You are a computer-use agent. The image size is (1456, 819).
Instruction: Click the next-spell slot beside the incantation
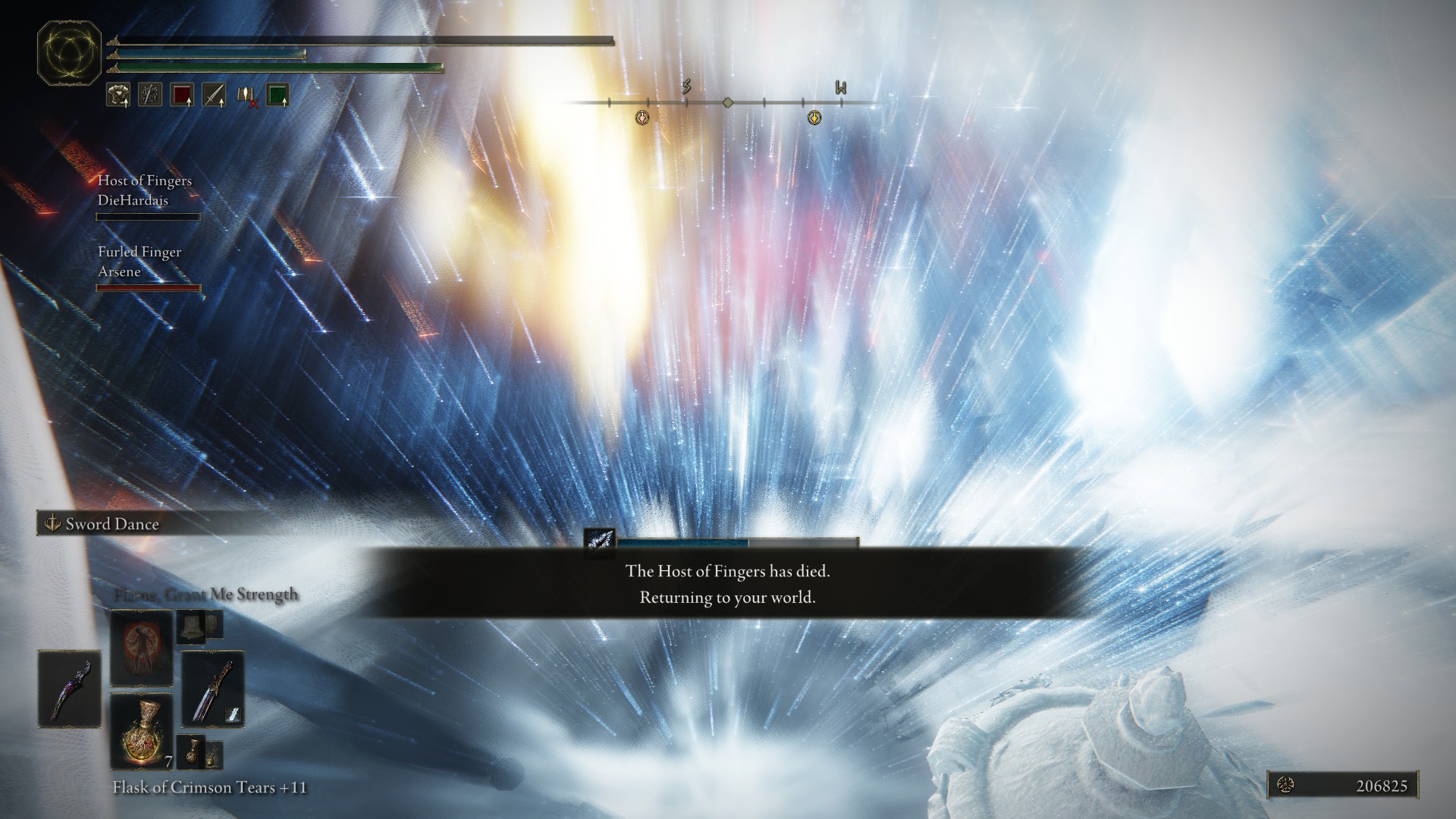(199, 626)
